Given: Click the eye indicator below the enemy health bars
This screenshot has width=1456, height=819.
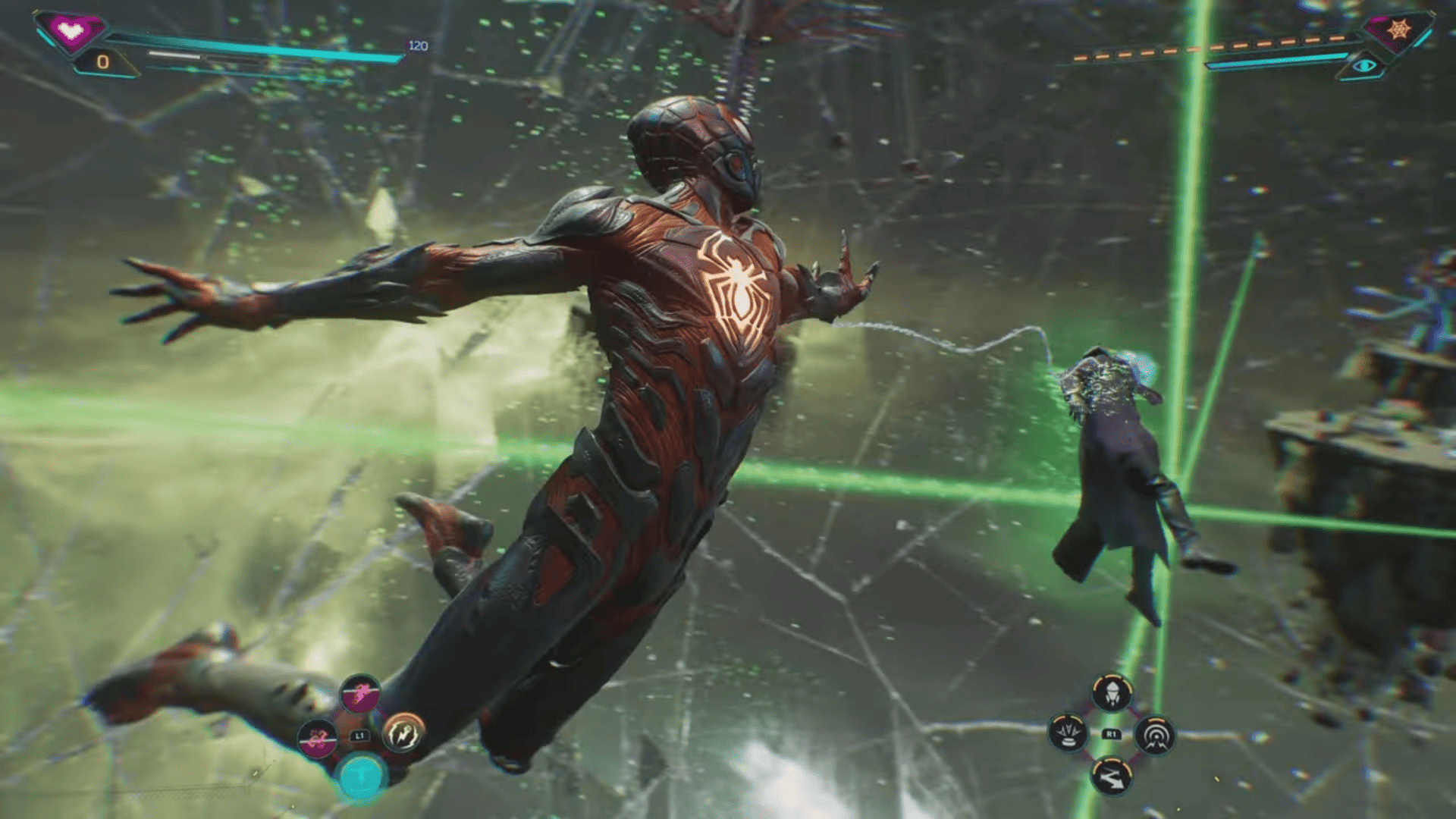Looking at the screenshot, I should (1365, 67).
